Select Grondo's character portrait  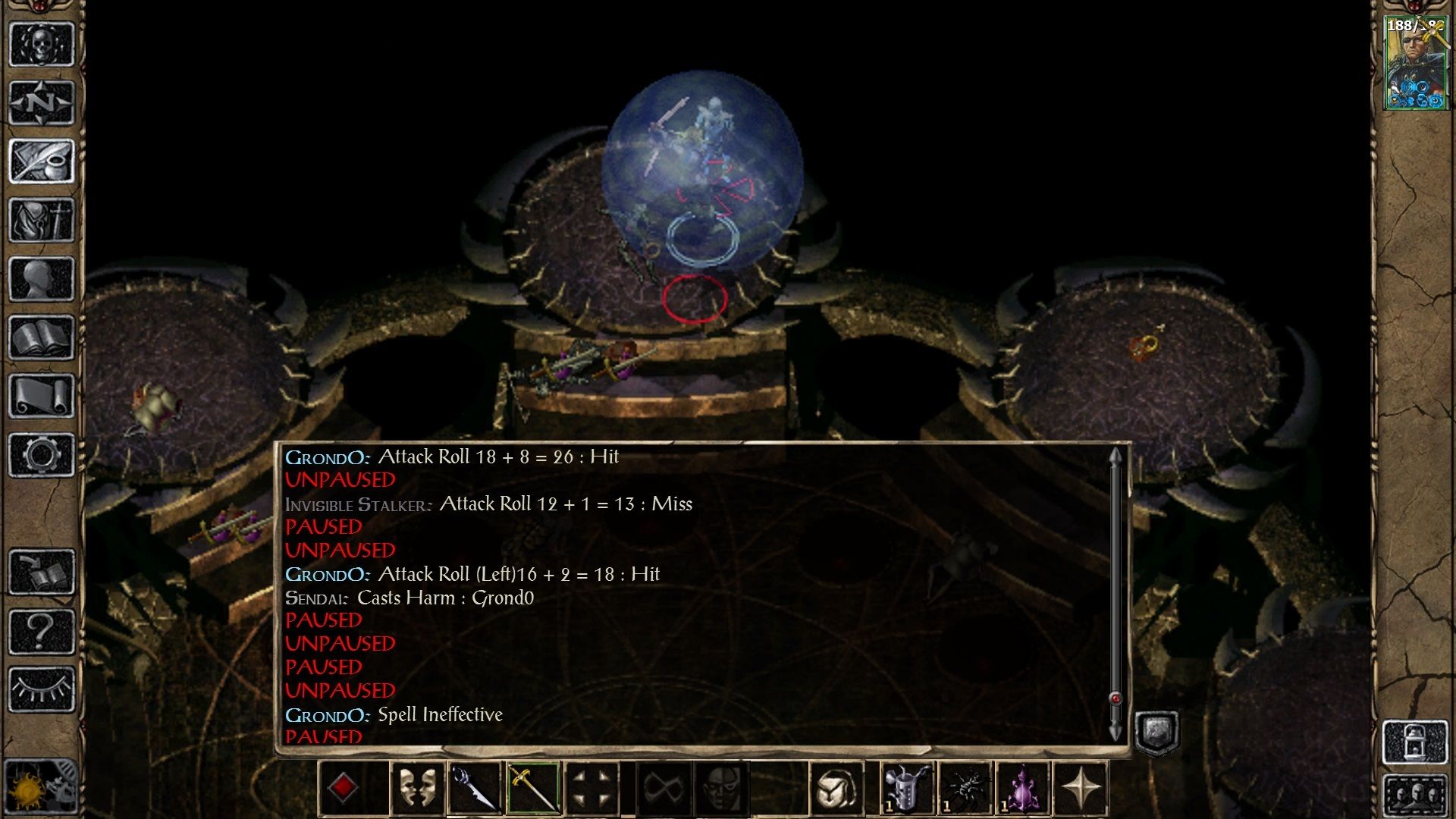coord(1414,64)
